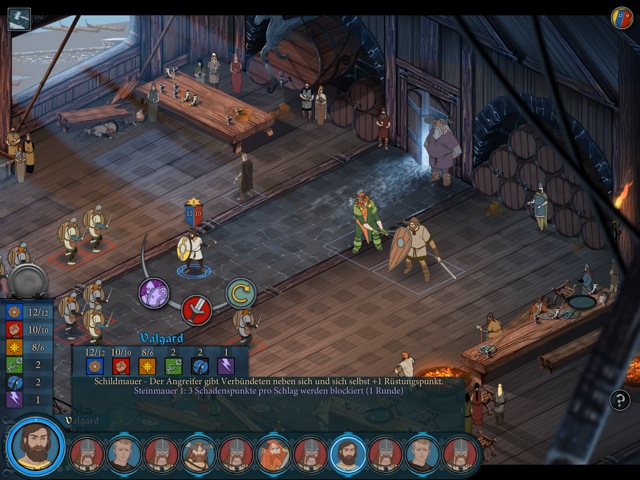Click the gold circular arrow end-turn button

(x=240, y=293)
